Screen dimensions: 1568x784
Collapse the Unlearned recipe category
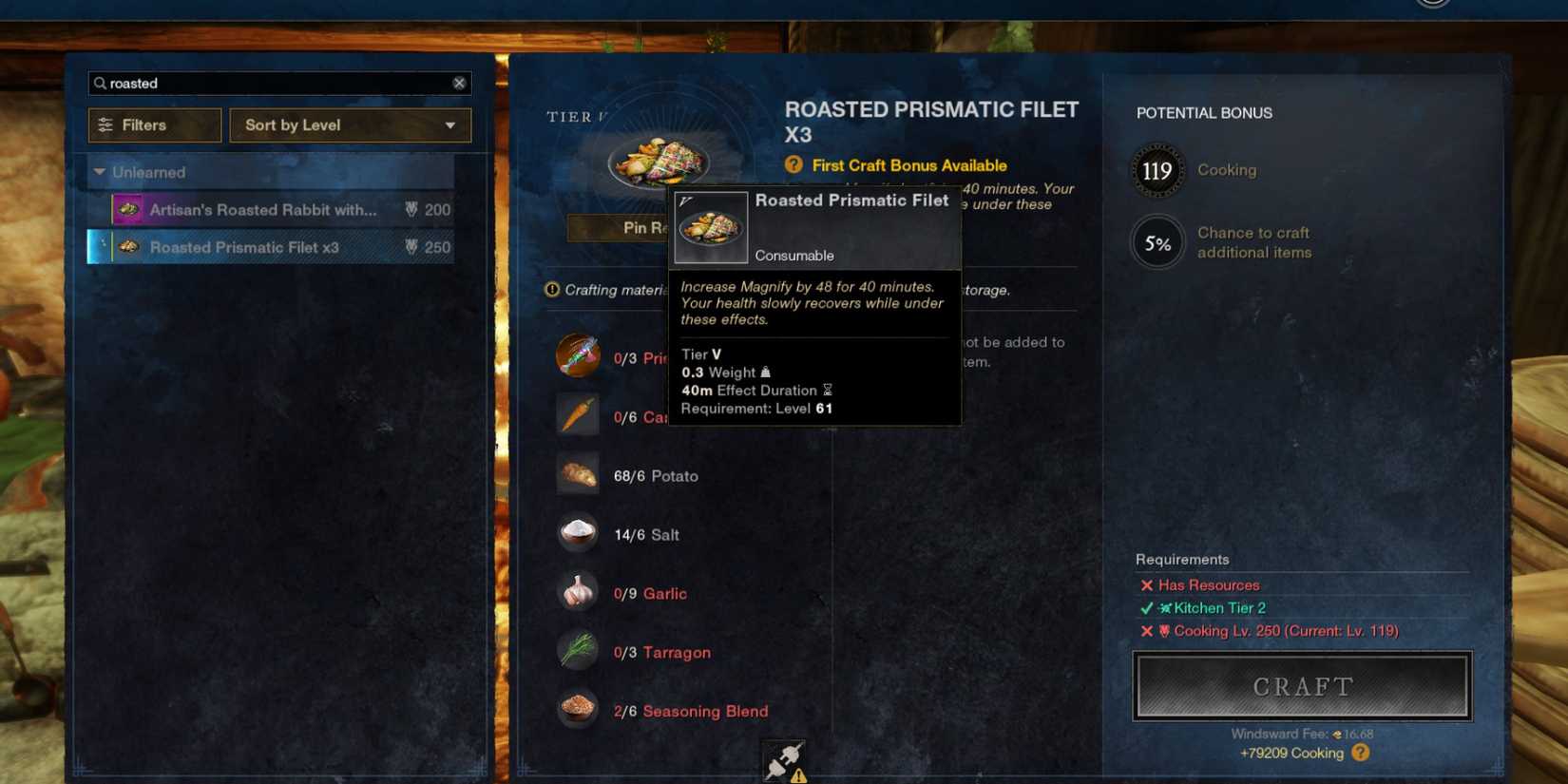click(x=100, y=172)
